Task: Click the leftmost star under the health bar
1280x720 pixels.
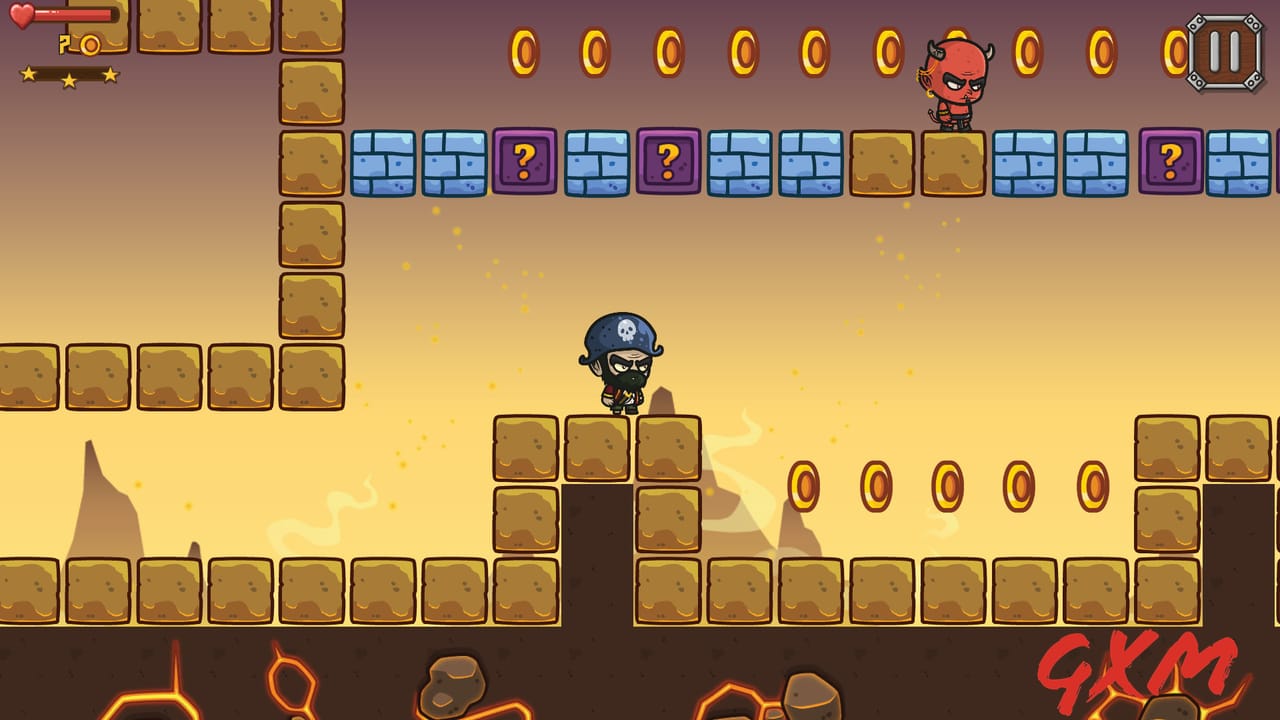Action: [x=30, y=72]
